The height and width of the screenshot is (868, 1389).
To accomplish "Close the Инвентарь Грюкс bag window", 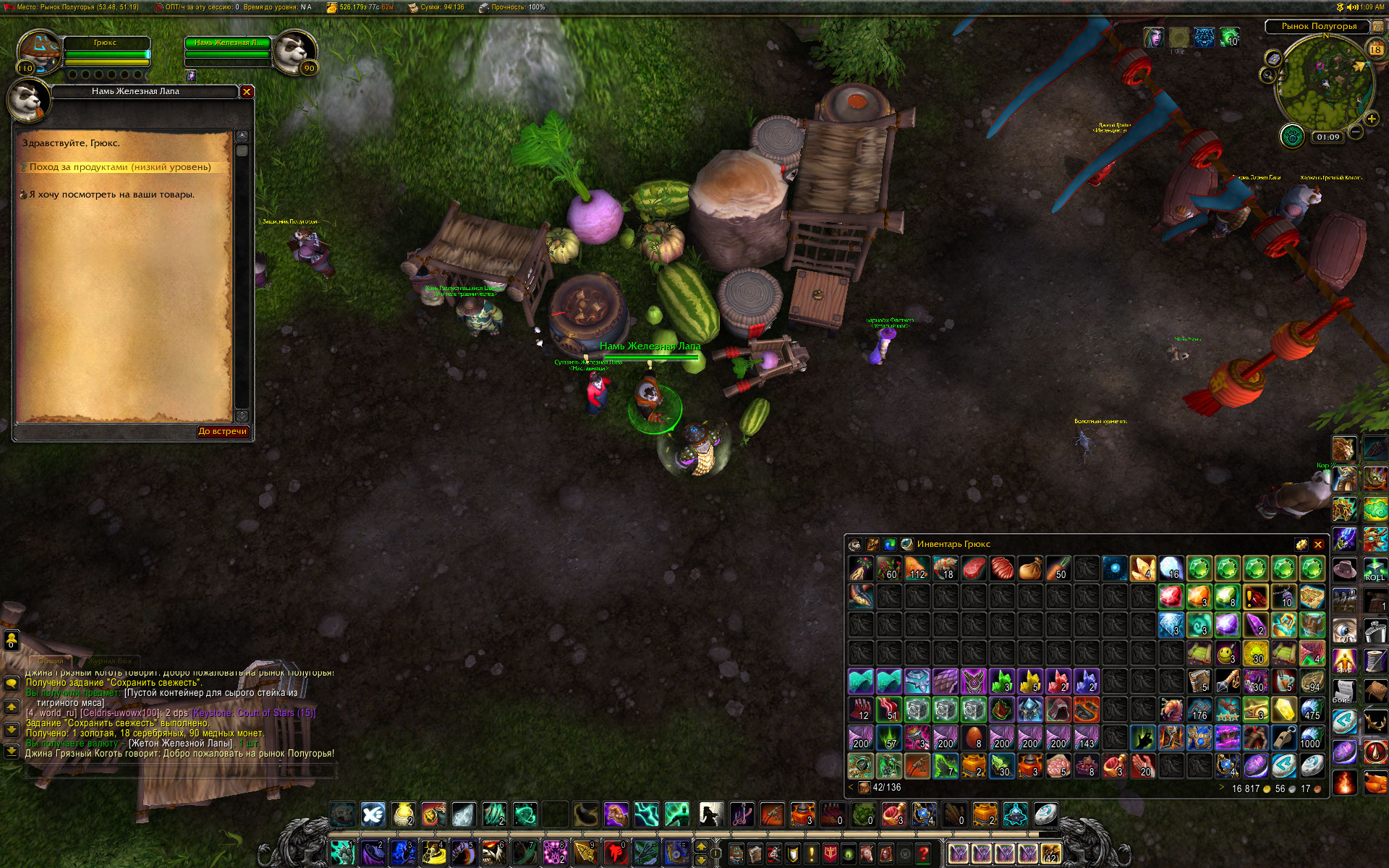I will (1318, 545).
